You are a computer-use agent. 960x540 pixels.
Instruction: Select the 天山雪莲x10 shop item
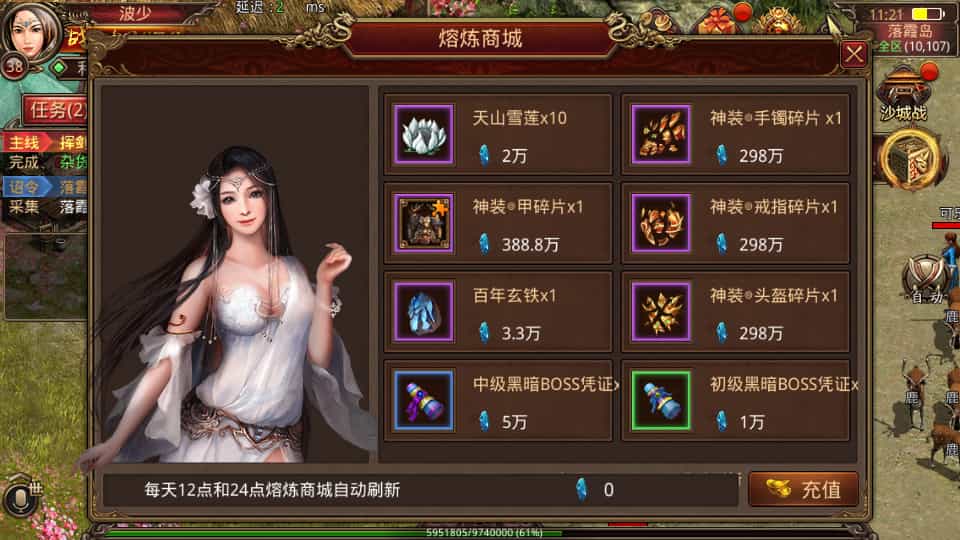click(x=498, y=134)
